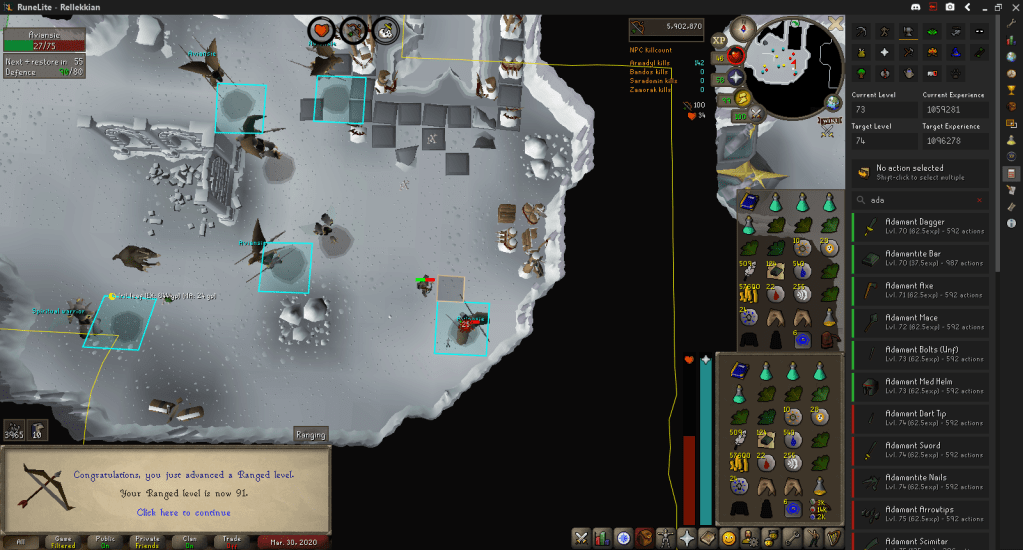
Task: Click the search field containing 'ada'
Action: click(915, 199)
